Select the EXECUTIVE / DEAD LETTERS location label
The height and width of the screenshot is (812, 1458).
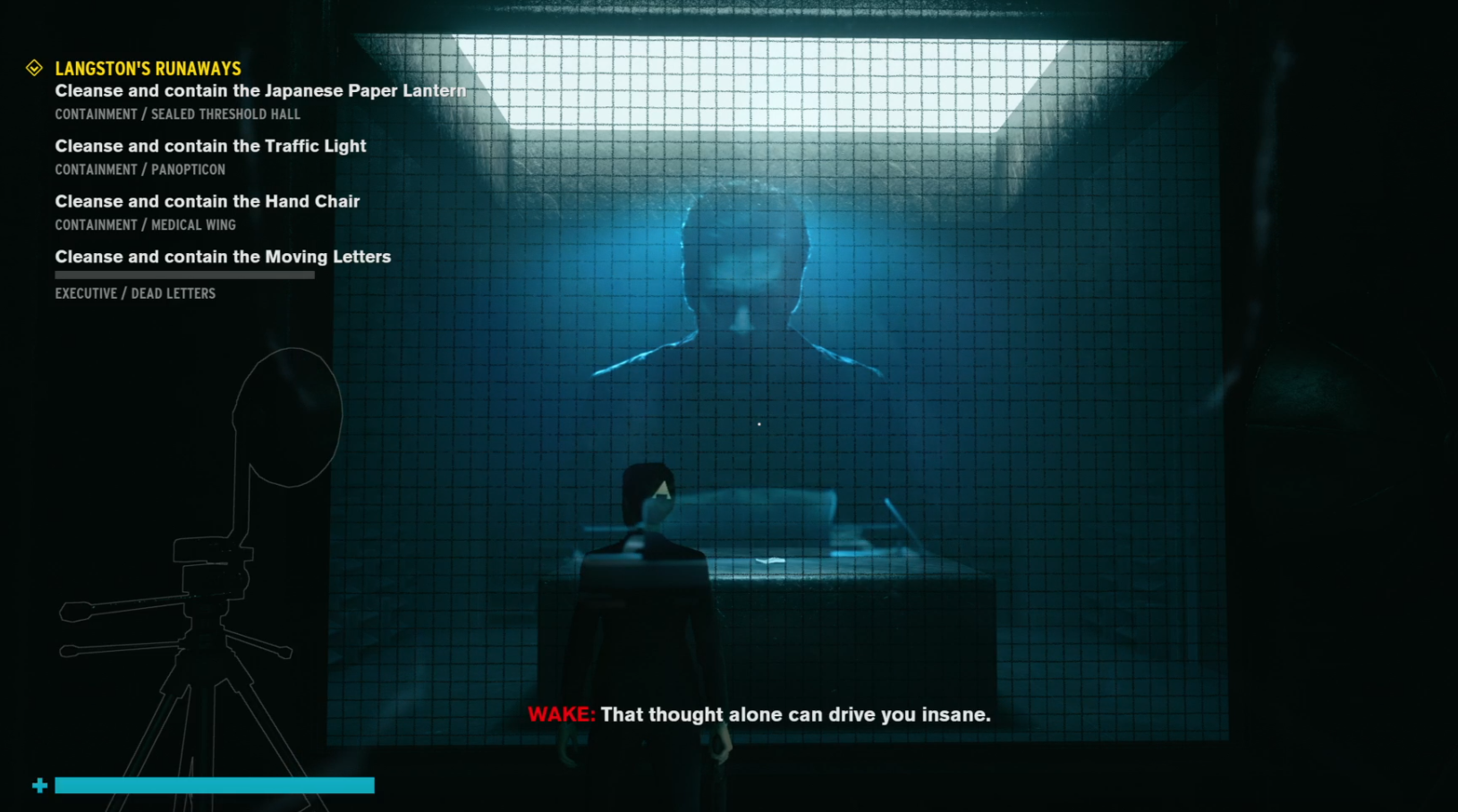coord(135,292)
